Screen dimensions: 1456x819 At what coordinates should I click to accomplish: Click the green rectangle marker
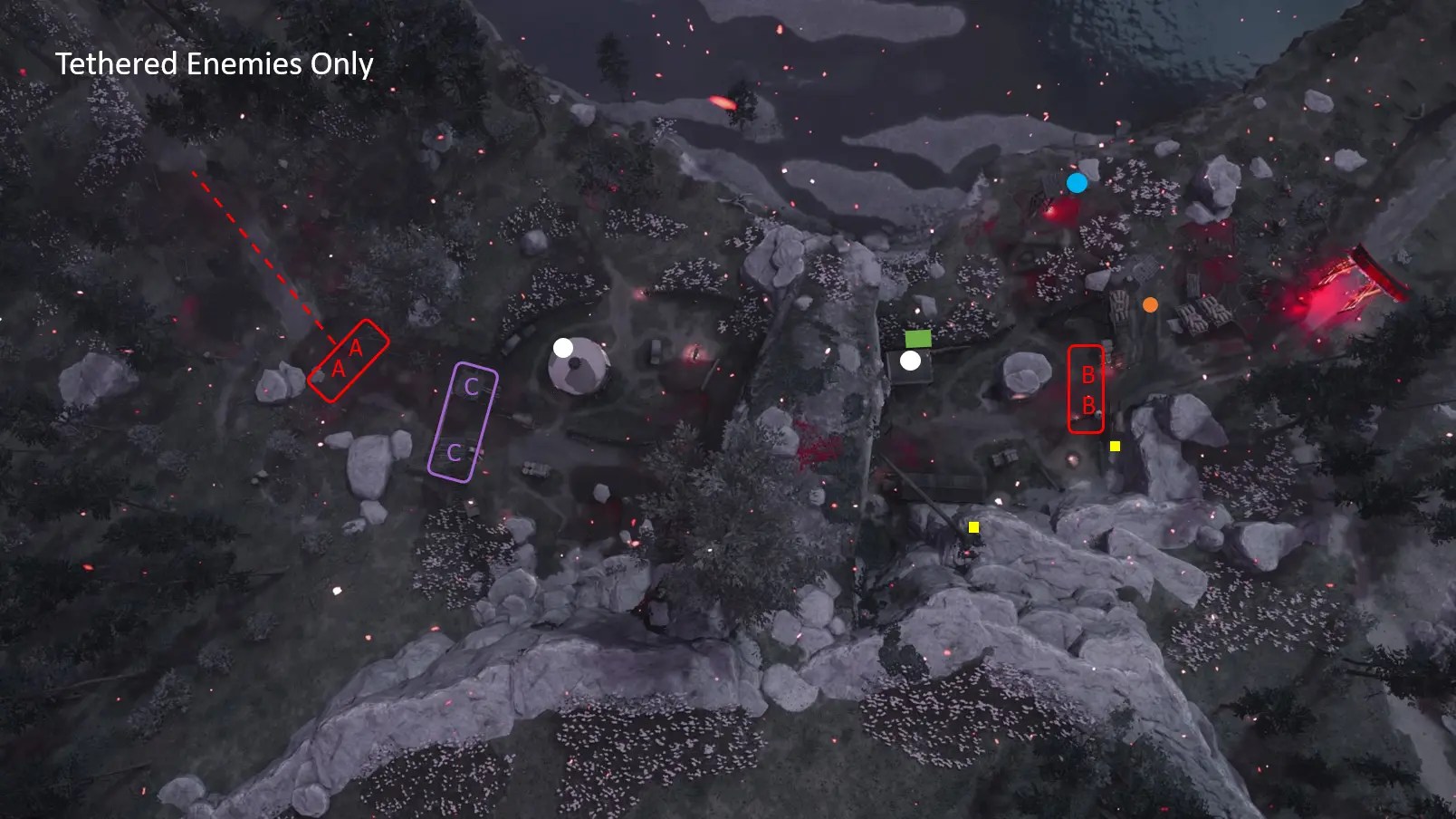918,338
